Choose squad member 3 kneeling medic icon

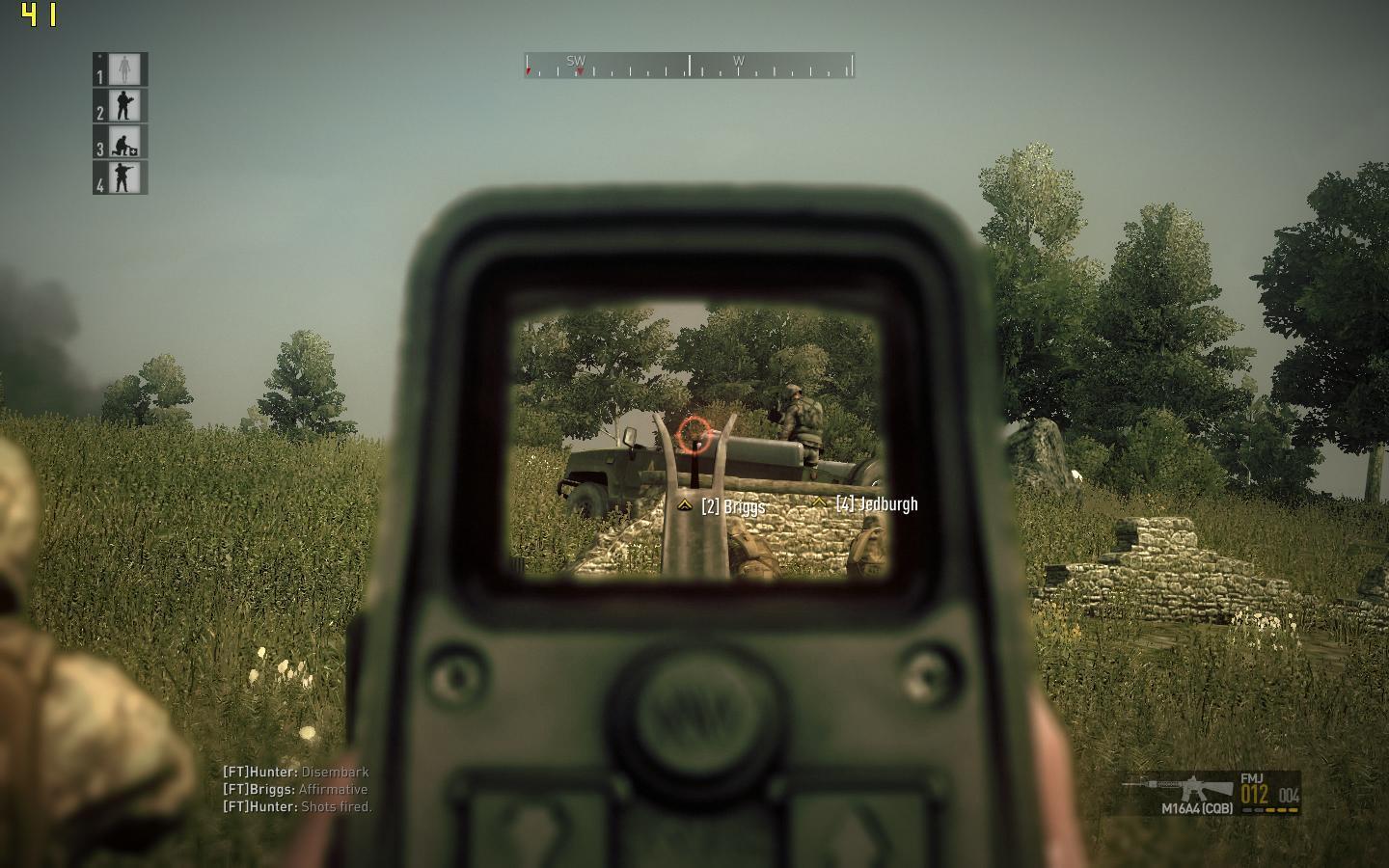[123, 142]
